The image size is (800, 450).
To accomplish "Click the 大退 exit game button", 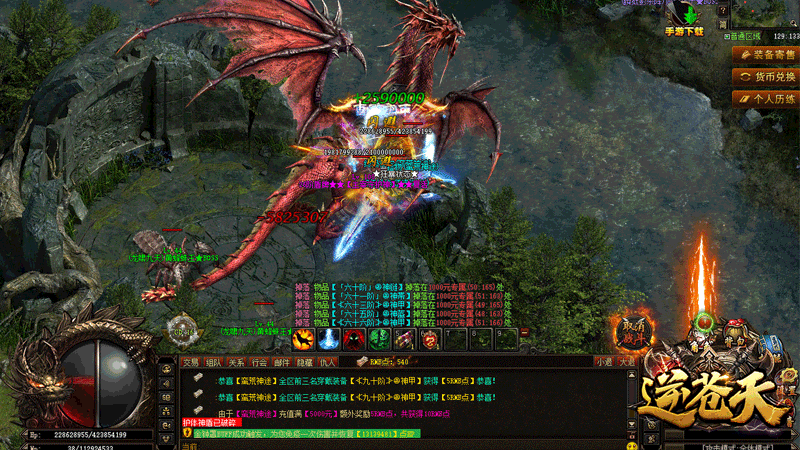I will [626, 362].
